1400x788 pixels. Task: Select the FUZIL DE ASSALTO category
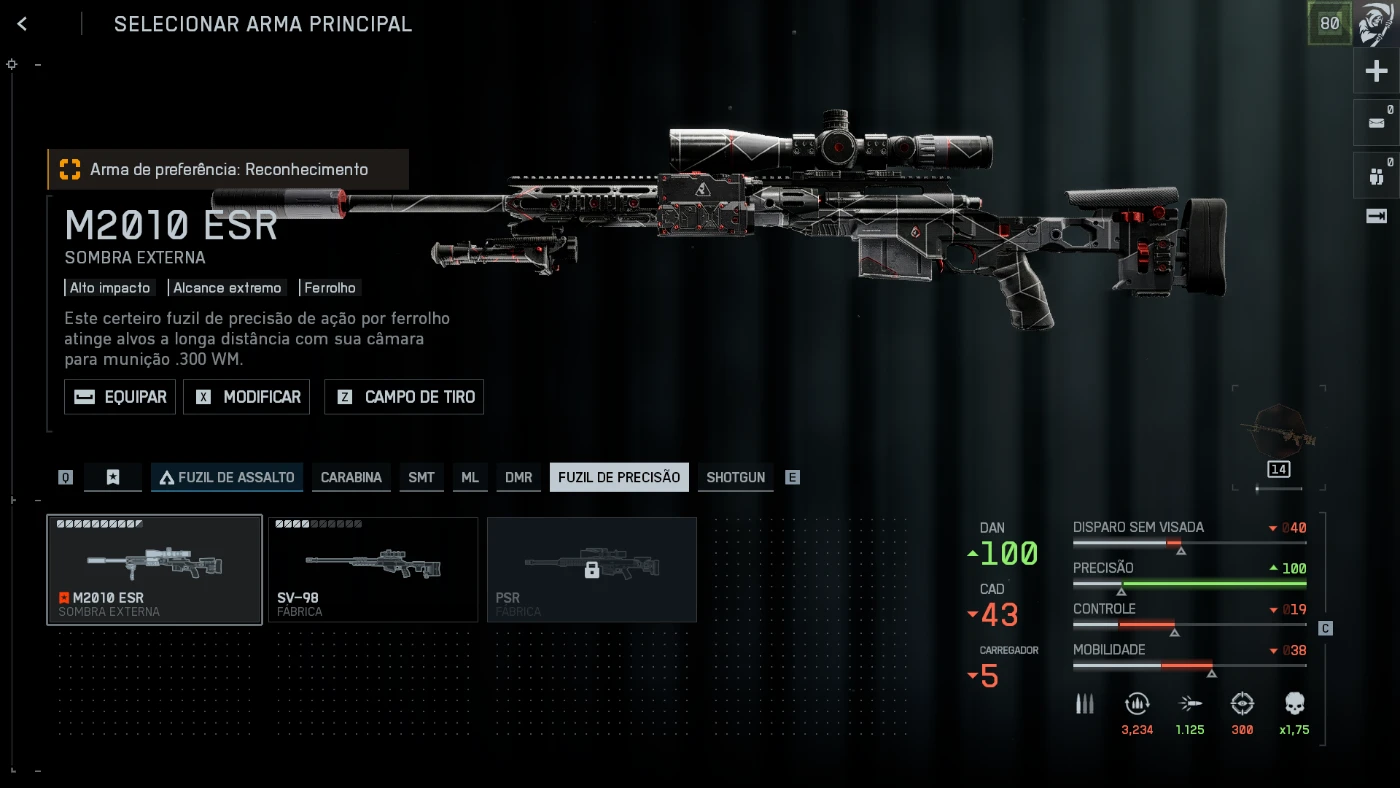click(x=227, y=477)
